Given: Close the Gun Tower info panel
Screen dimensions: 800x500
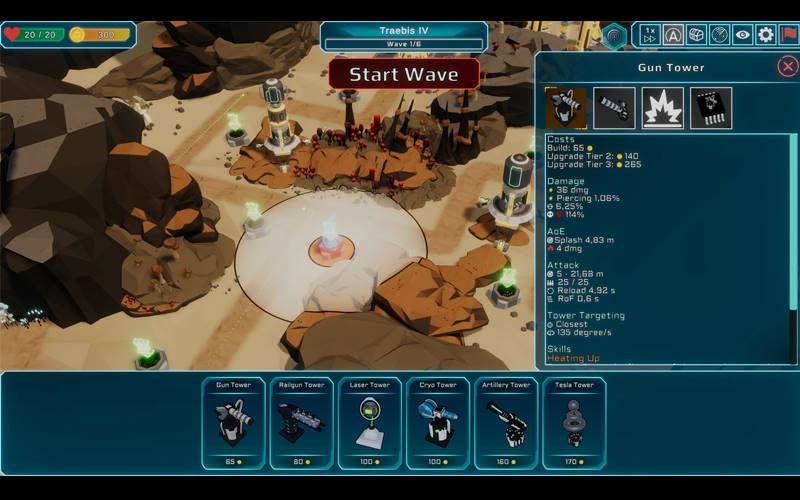Looking at the screenshot, I should point(787,67).
